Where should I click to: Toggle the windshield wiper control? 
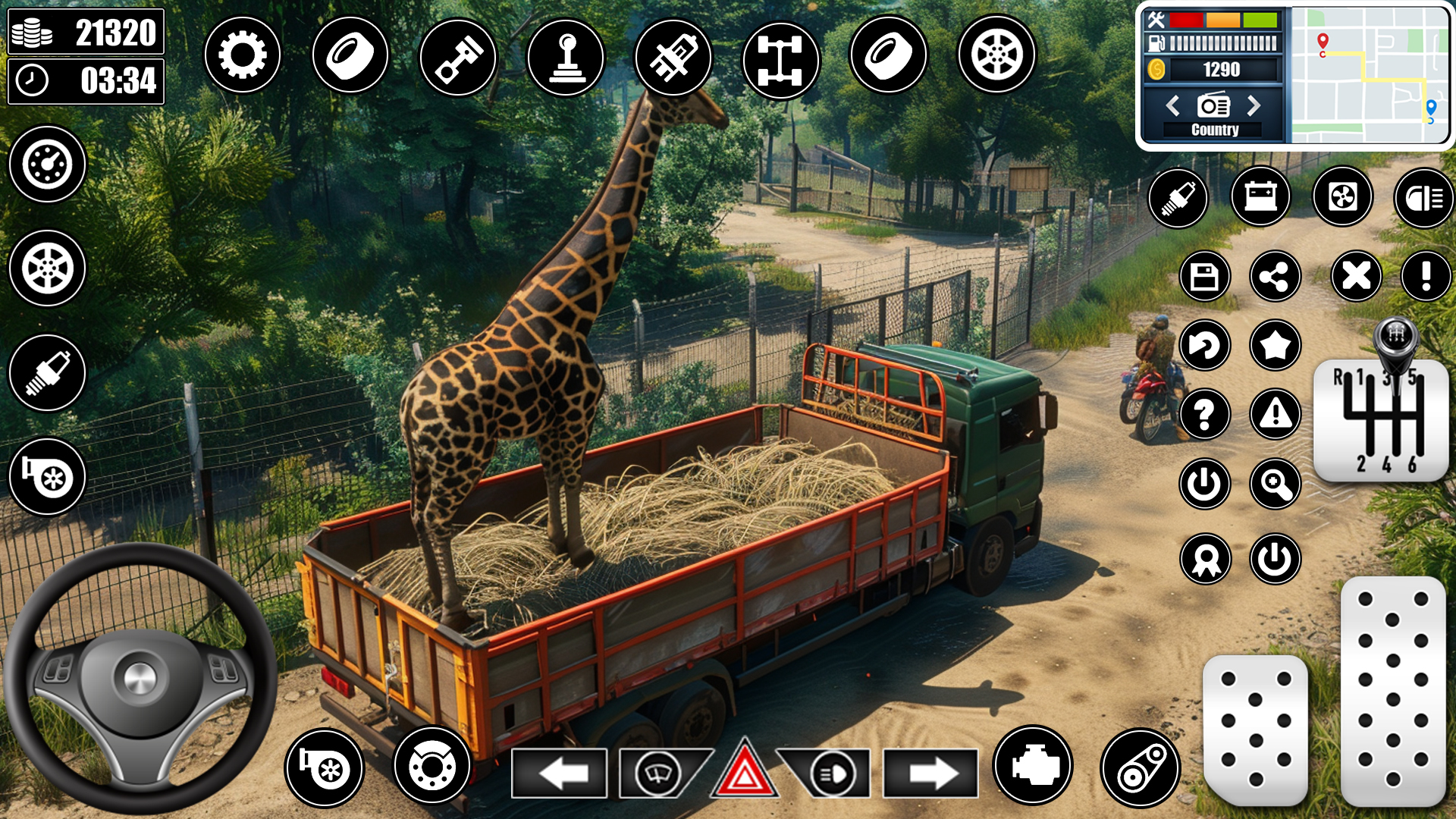657,772
